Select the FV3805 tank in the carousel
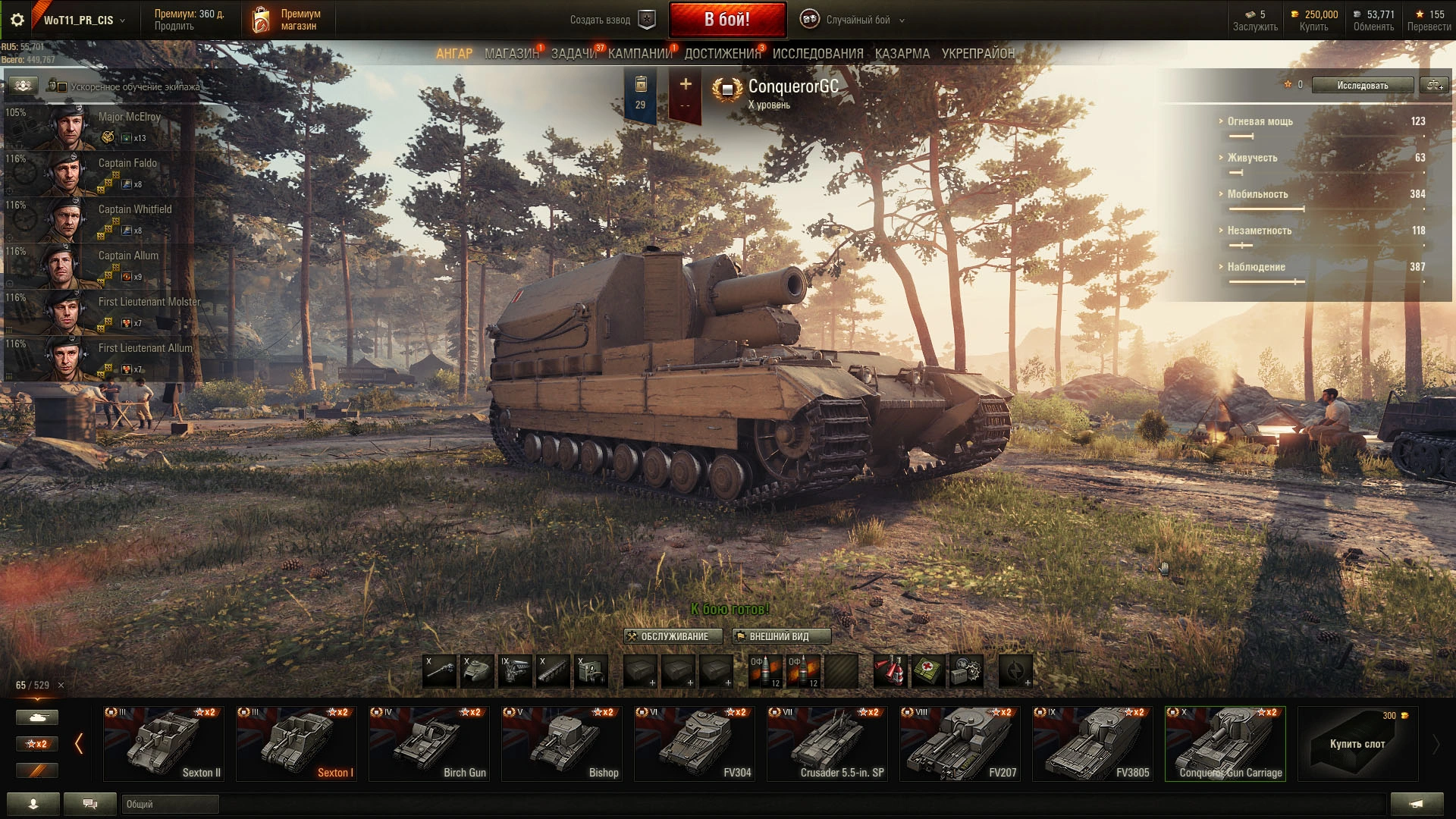Screen dimensions: 1456x819 (x=1092, y=744)
